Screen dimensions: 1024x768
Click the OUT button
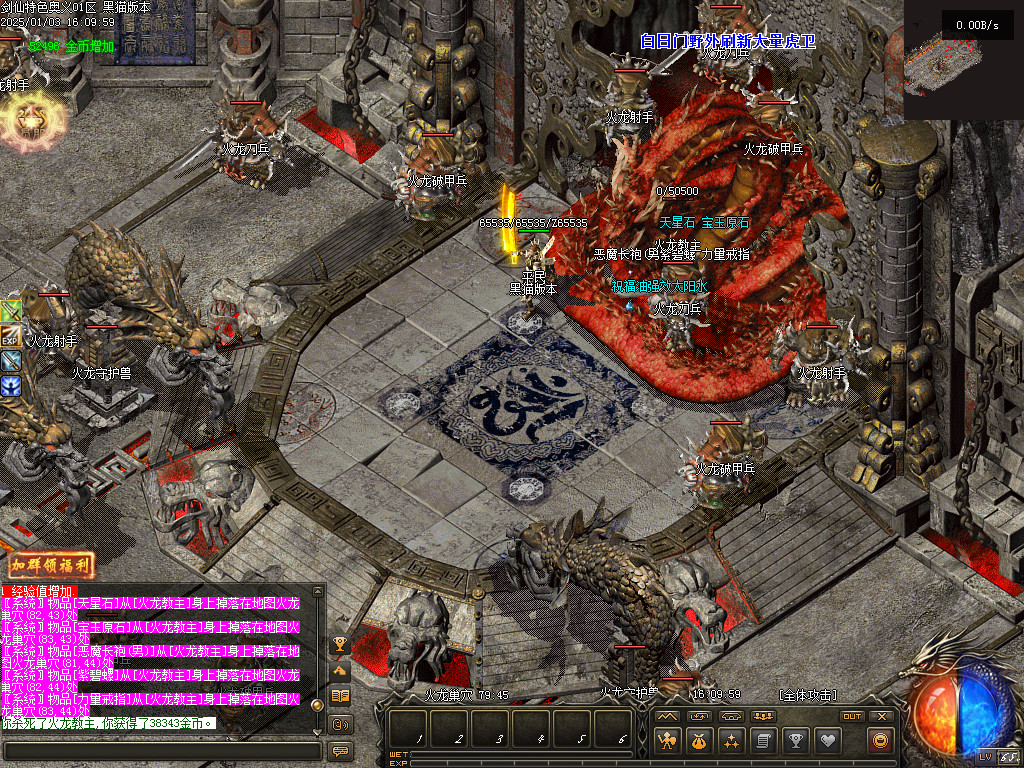tap(851, 716)
